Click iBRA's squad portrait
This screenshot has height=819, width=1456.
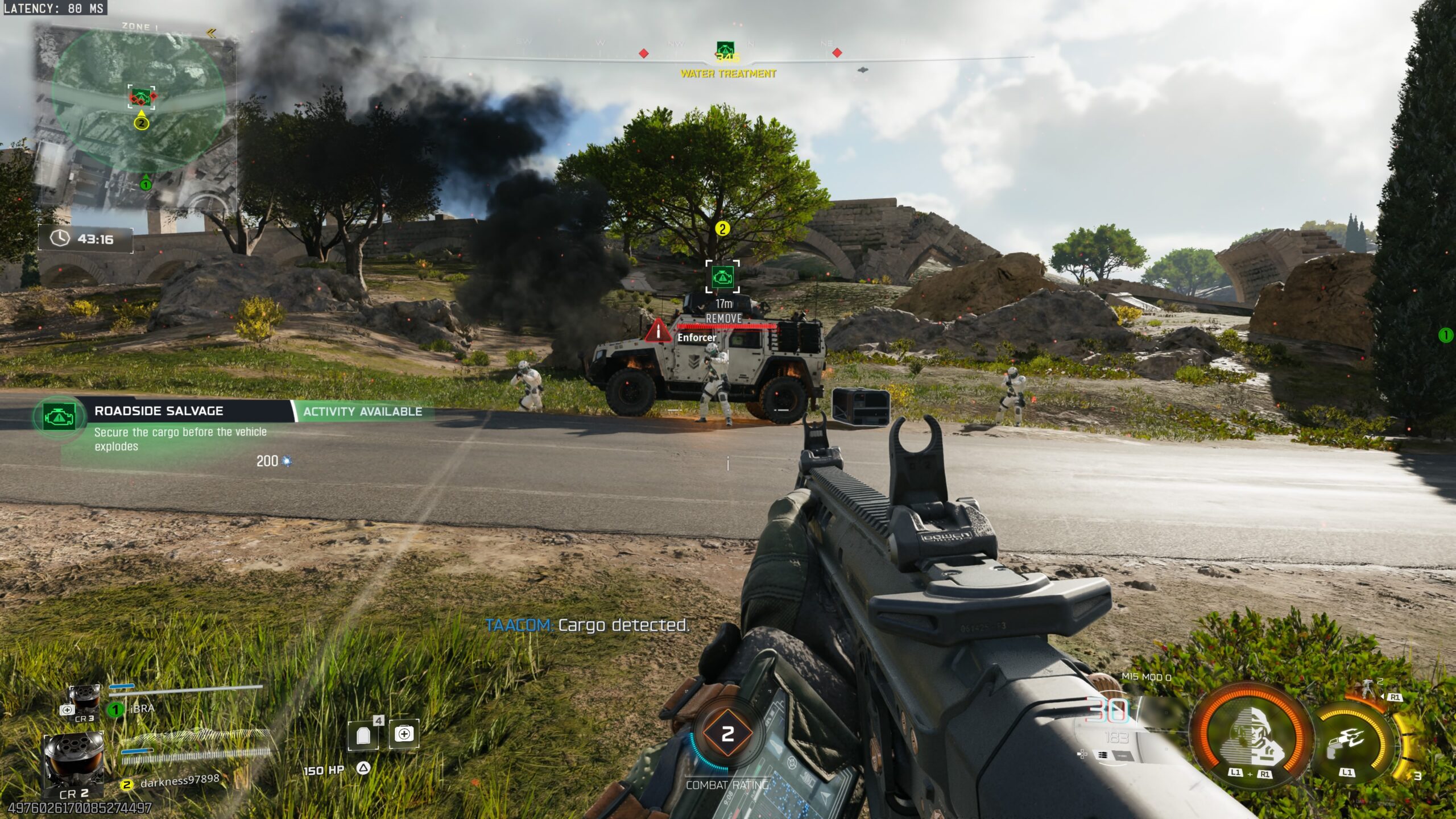pyautogui.click(x=85, y=701)
